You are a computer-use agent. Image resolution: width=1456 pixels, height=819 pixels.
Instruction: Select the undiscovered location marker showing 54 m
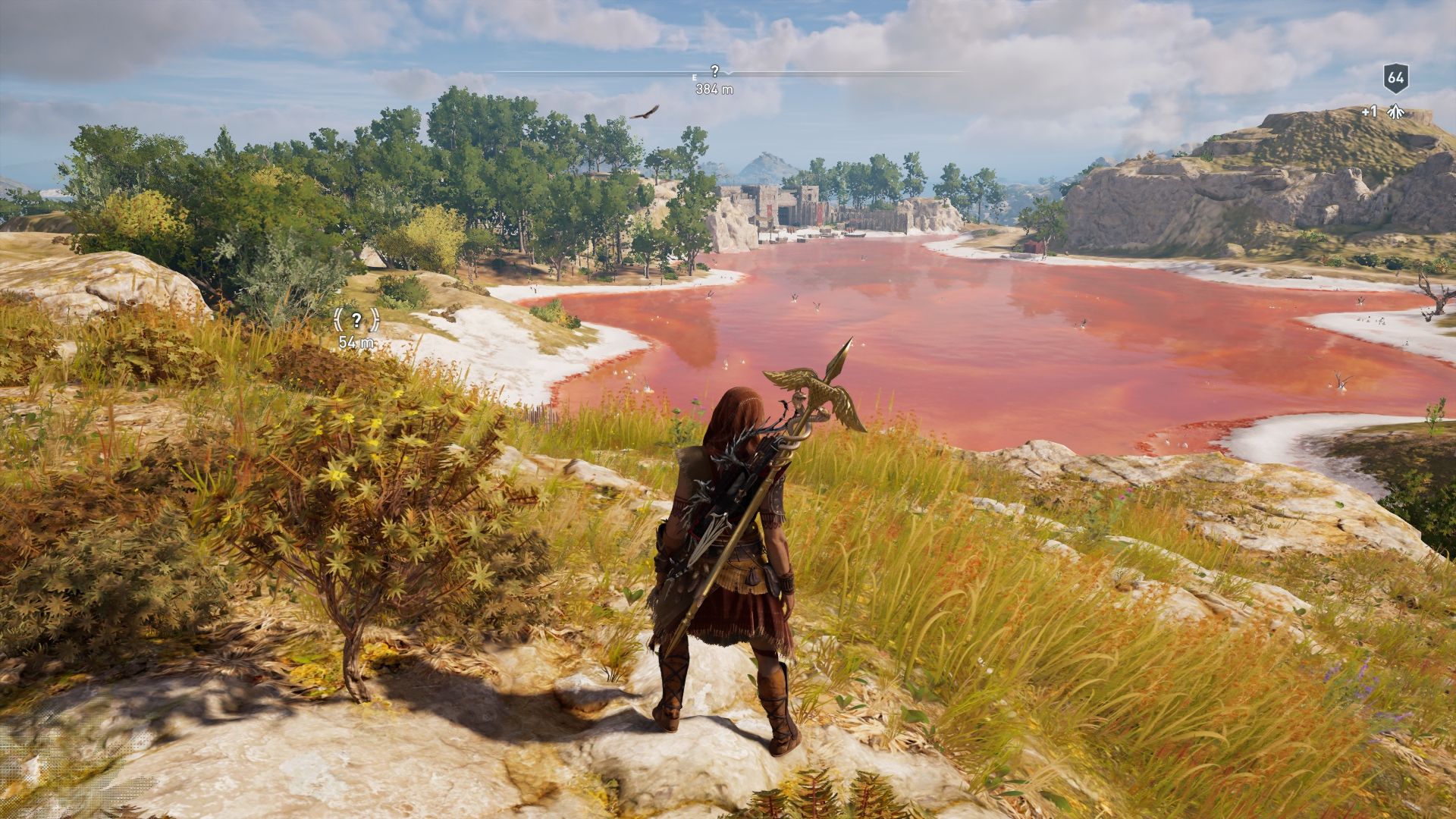coord(356,320)
